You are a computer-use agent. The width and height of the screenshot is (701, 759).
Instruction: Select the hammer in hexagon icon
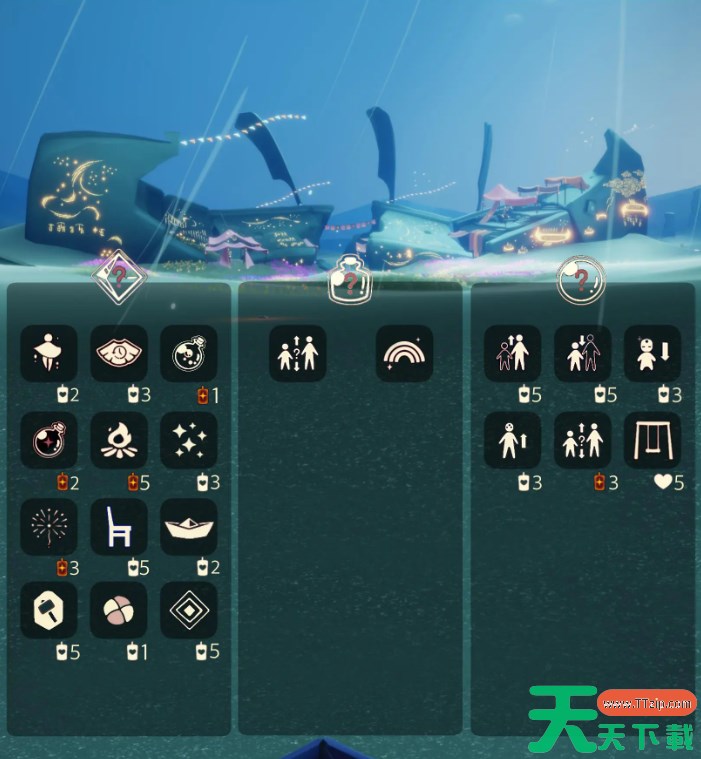[49, 611]
